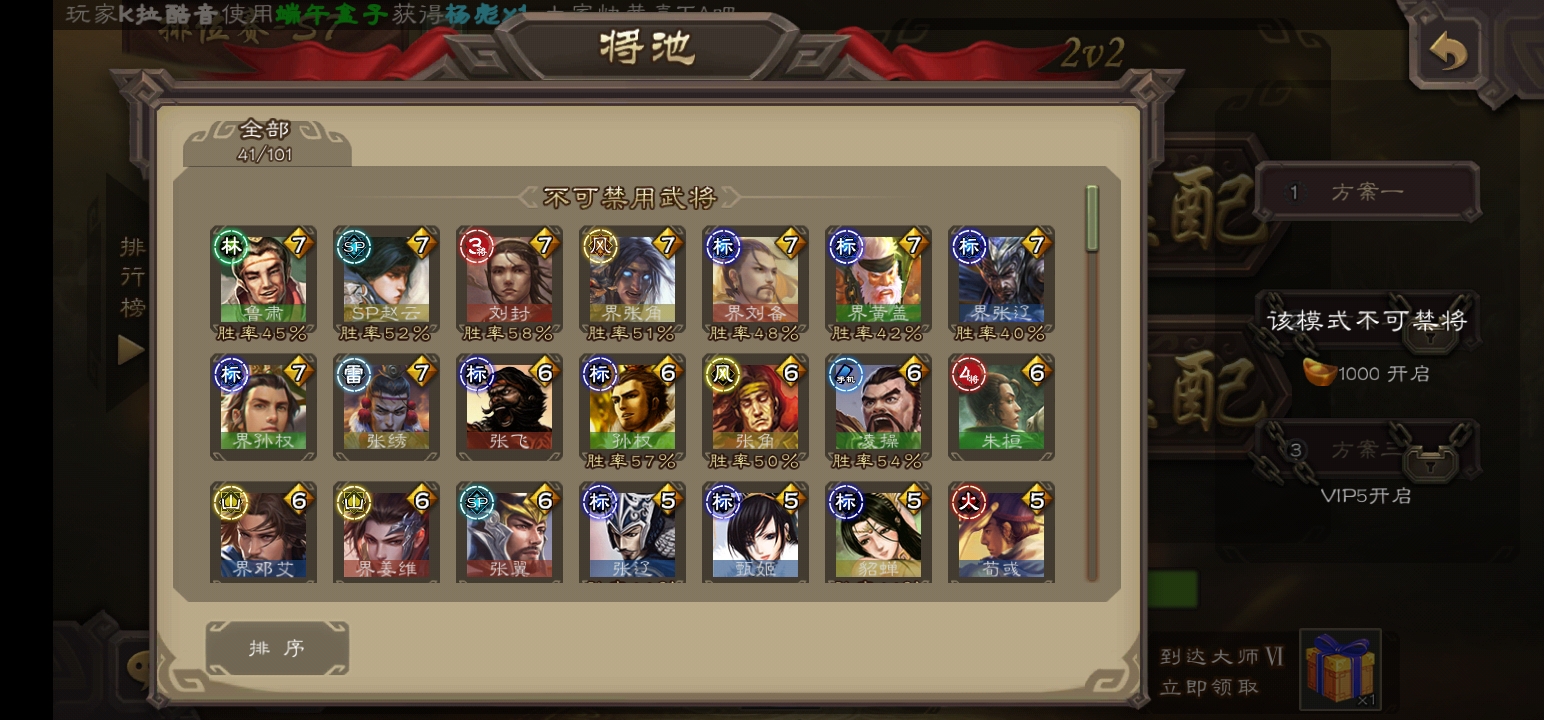Select the 鲁肃 general card
This screenshot has width=1544, height=720.
[263, 278]
